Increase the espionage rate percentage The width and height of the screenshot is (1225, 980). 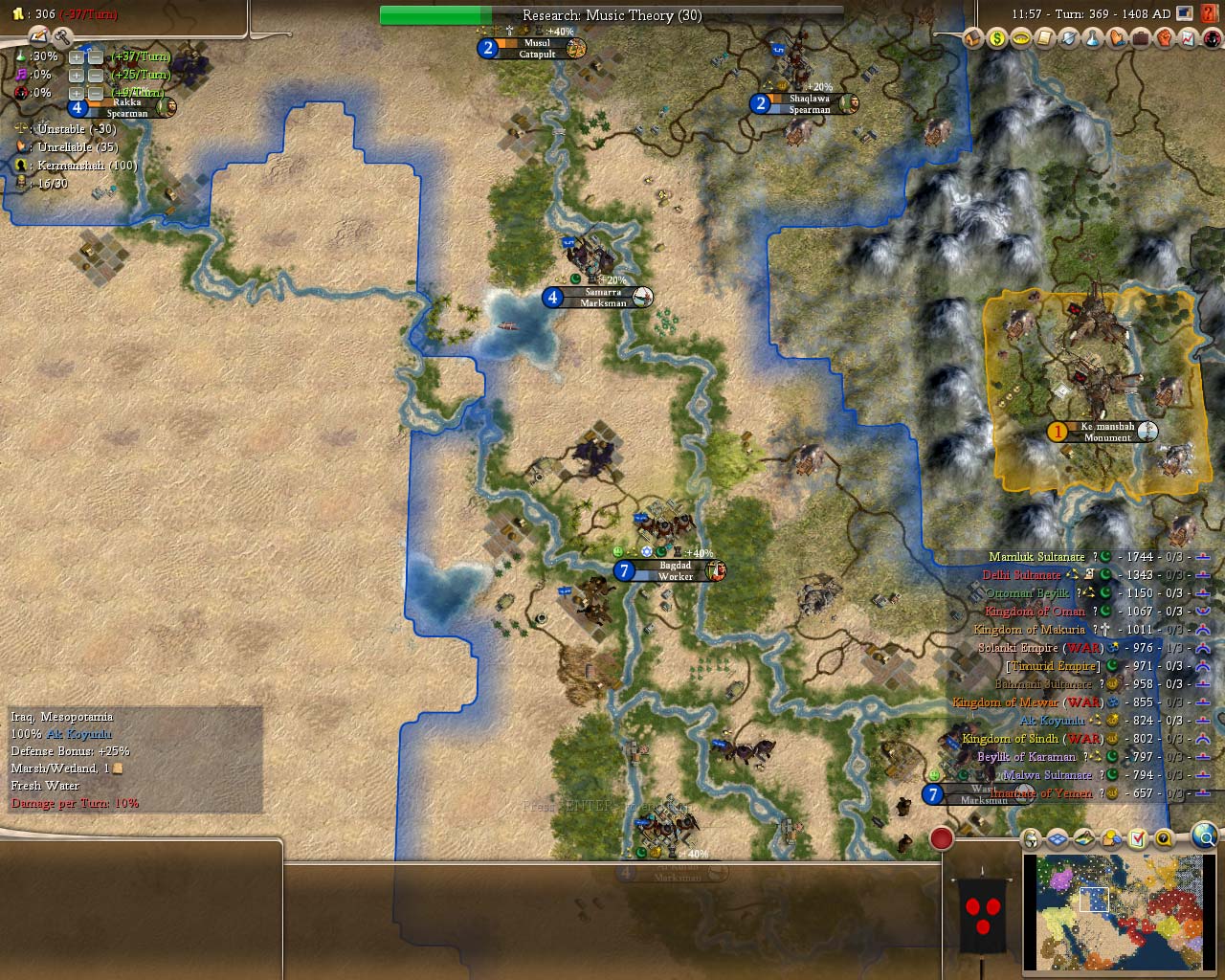[x=76, y=94]
